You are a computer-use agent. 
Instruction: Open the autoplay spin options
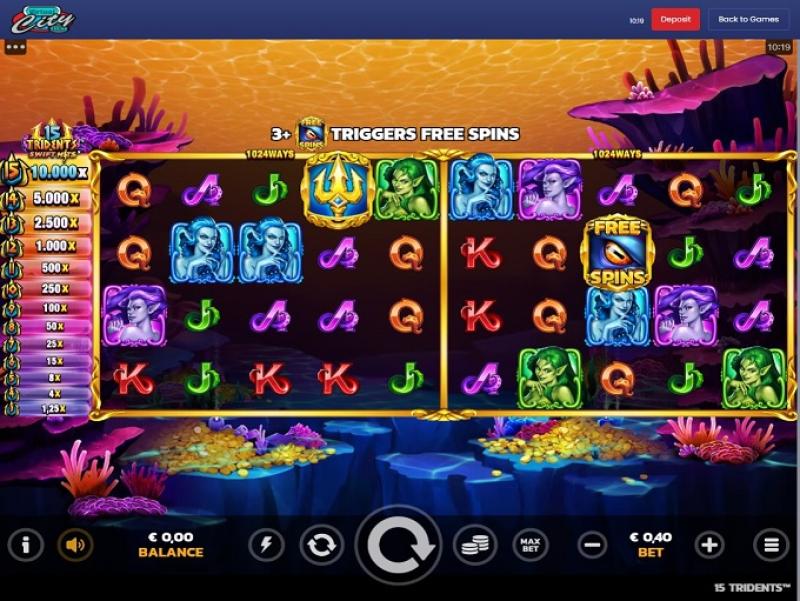[x=320, y=545]
